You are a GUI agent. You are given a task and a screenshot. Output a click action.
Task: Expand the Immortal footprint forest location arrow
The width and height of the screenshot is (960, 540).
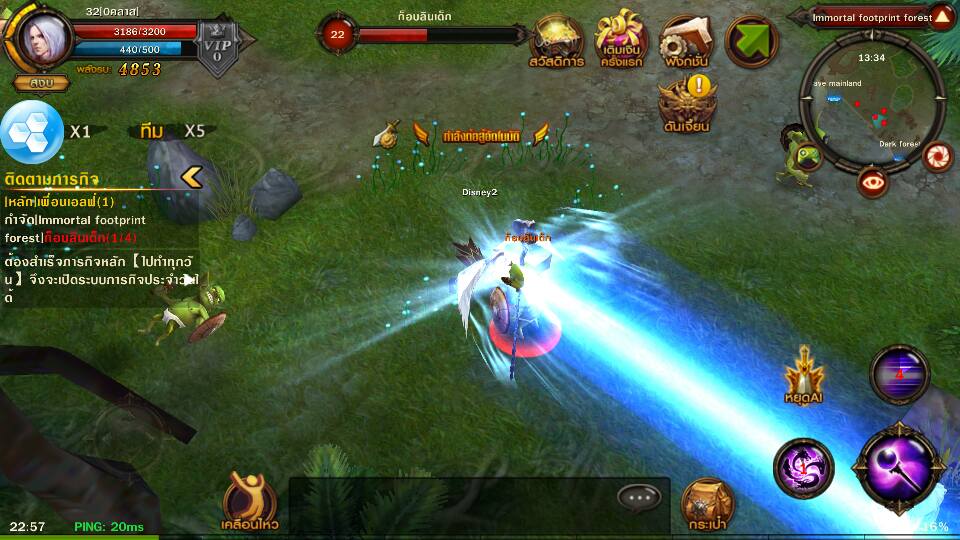[942, 17]
